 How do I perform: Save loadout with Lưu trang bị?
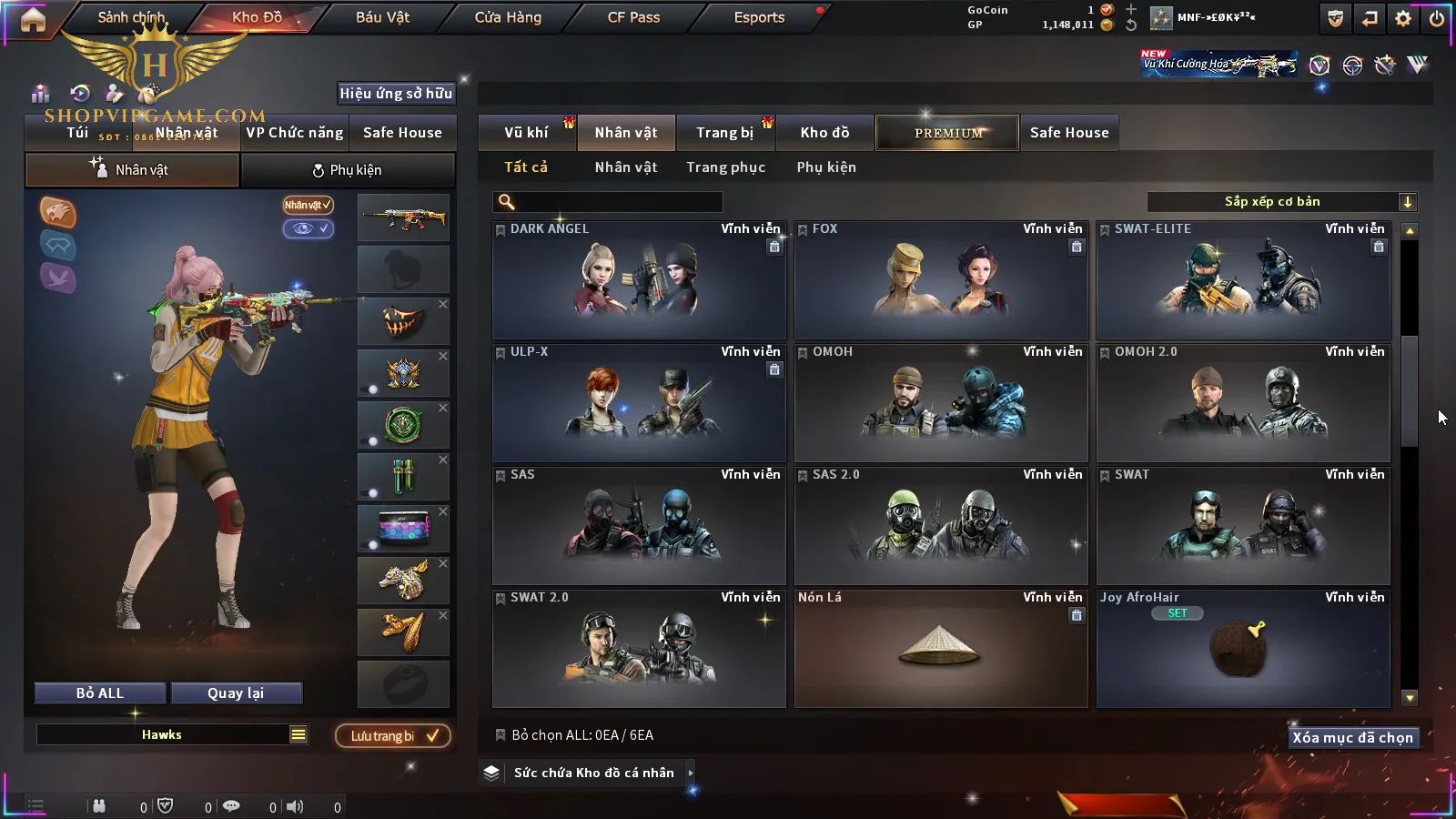click(x=393, y=736)
